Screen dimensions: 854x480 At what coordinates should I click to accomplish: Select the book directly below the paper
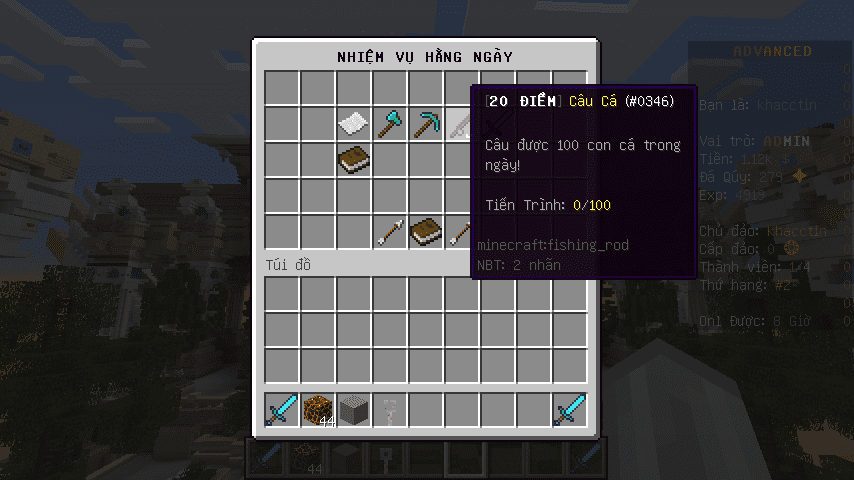coord(354,160)
